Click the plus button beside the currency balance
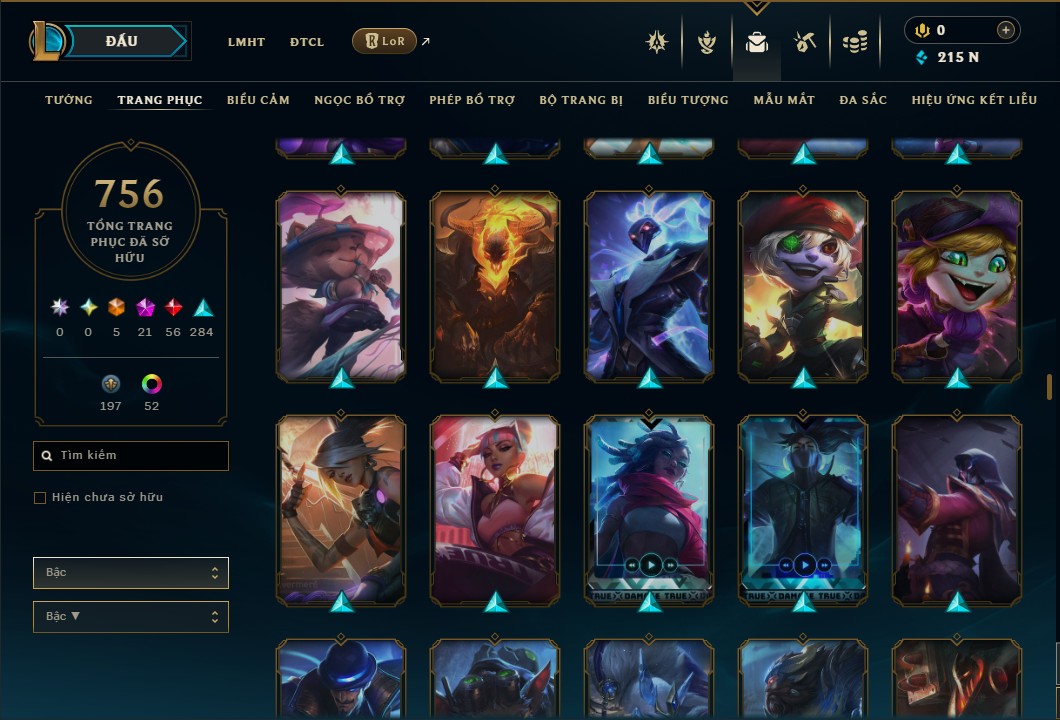Viewport: 1060px width, 720px height. point(1005,31)
